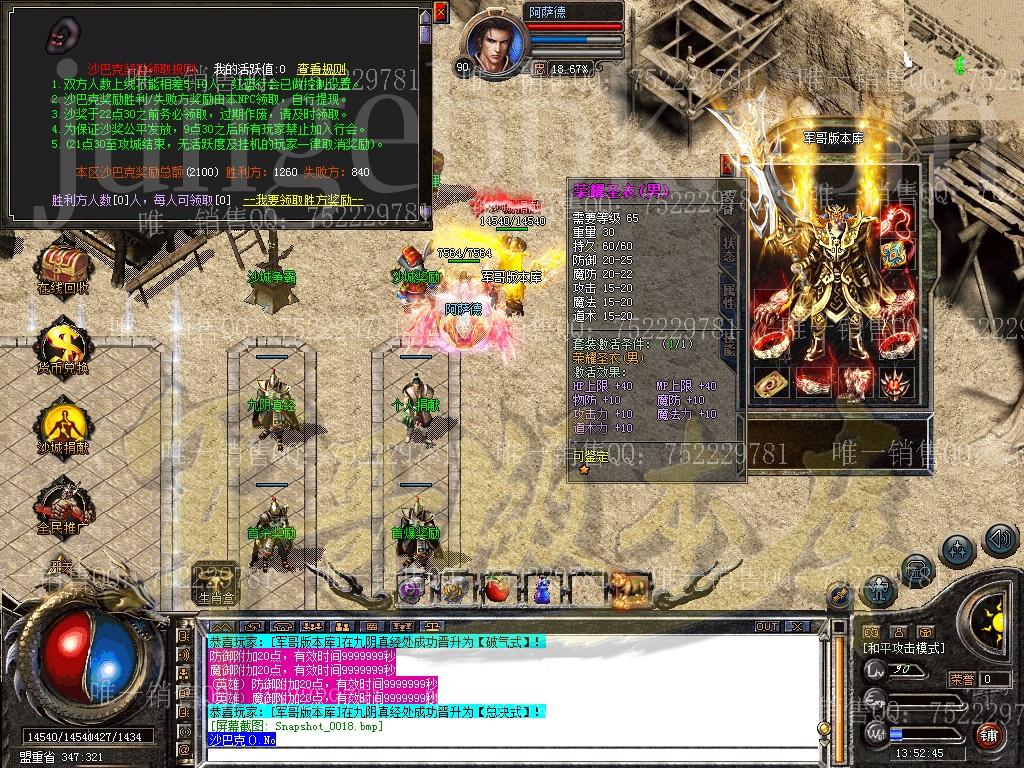Switch to the 技能 skills tab
This screenshot has width=1024, height=768.
(728, 343)
